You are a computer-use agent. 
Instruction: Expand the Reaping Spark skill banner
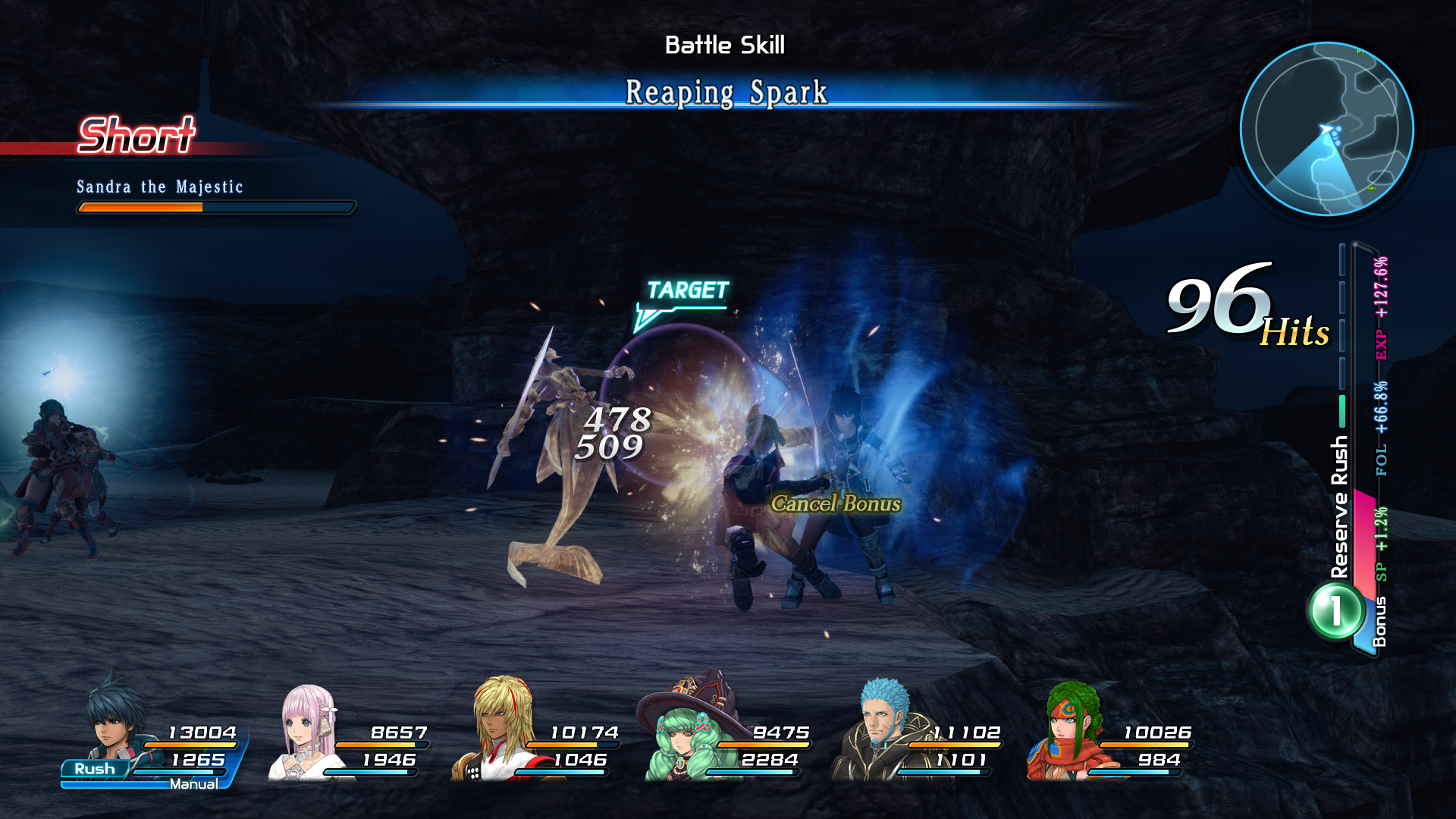coord(726,93)
